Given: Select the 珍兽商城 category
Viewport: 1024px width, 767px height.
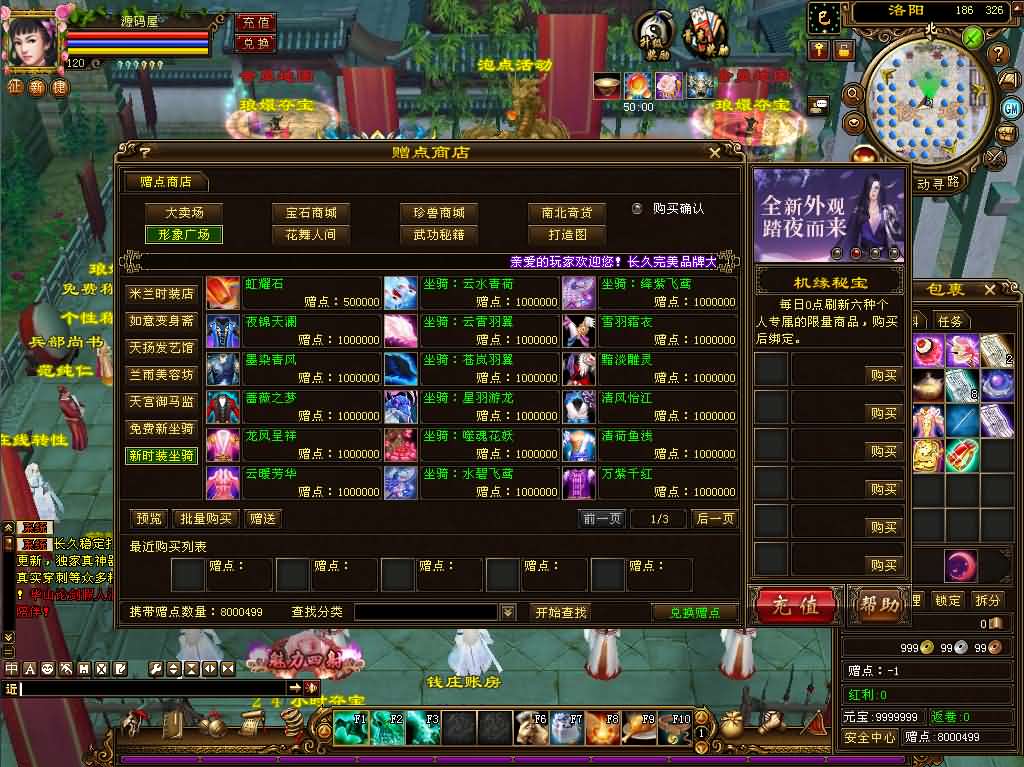Looking at the screenshot, I should pyautogui.click(x=438, y=213).
